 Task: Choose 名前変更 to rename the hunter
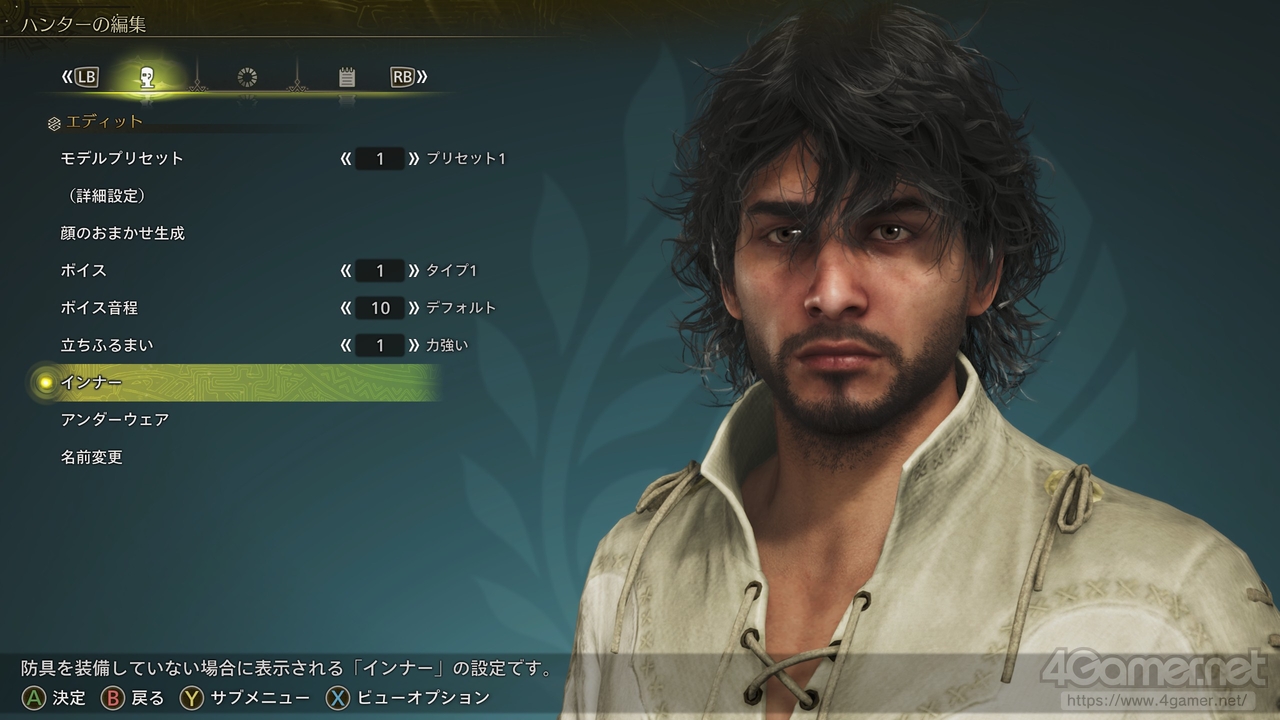pyautogui.click(x=92, y=458)
